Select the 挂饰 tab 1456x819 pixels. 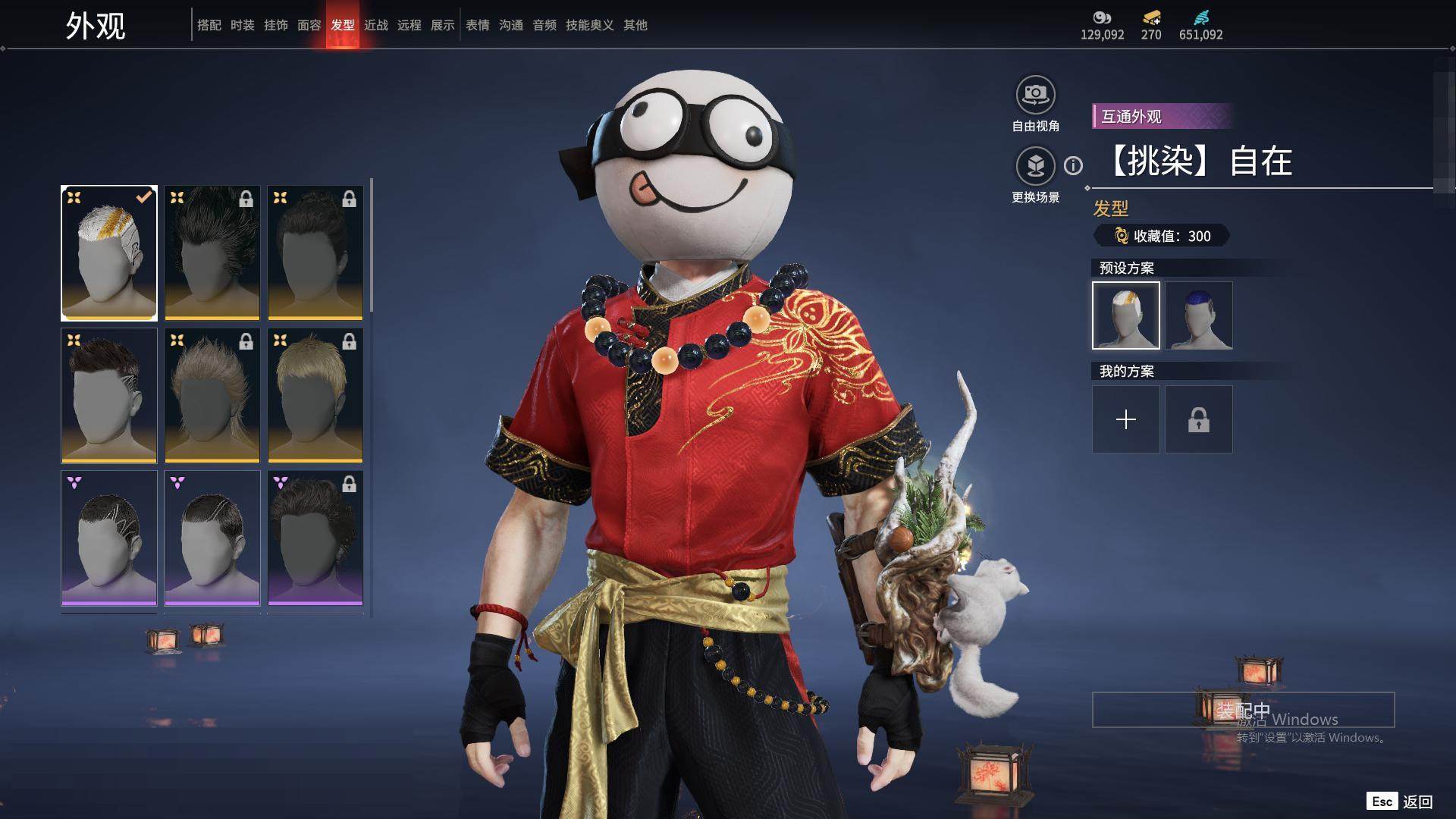coord(276,25)
